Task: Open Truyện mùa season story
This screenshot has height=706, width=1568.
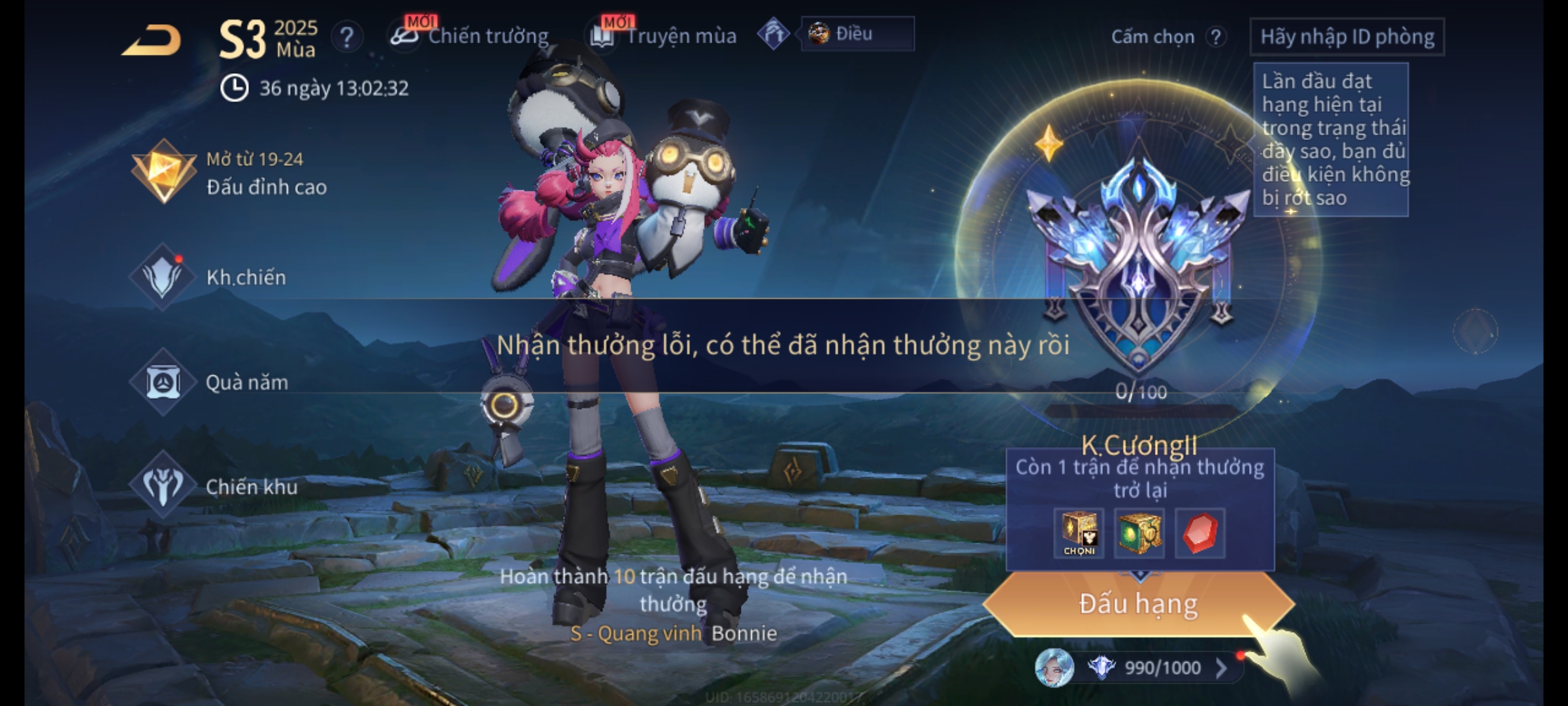Action: pyautogui.click(x=664, y=36)
